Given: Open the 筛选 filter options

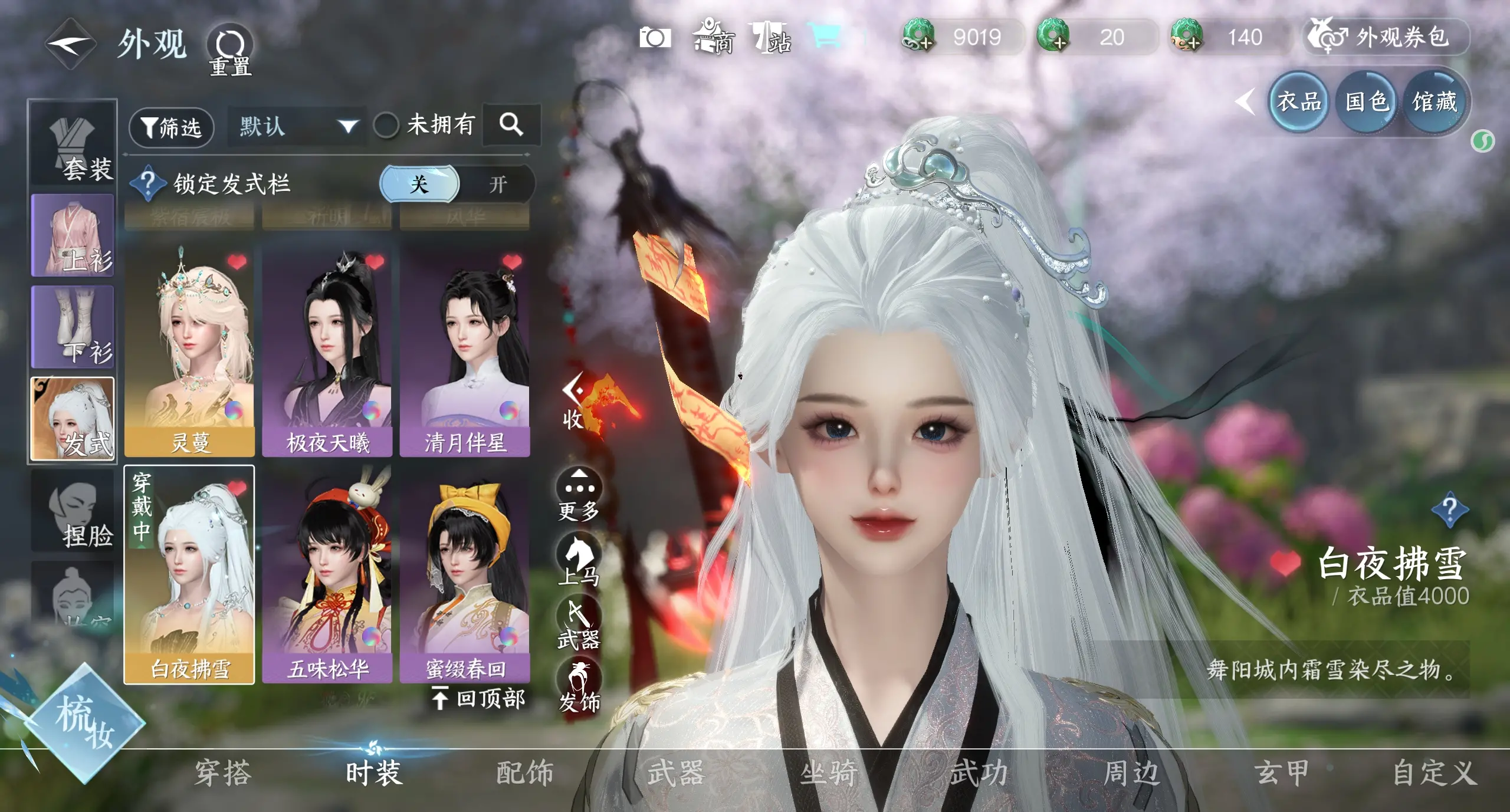Looking at the screenshot, I should pyautogui.click(x=171, y=127).
